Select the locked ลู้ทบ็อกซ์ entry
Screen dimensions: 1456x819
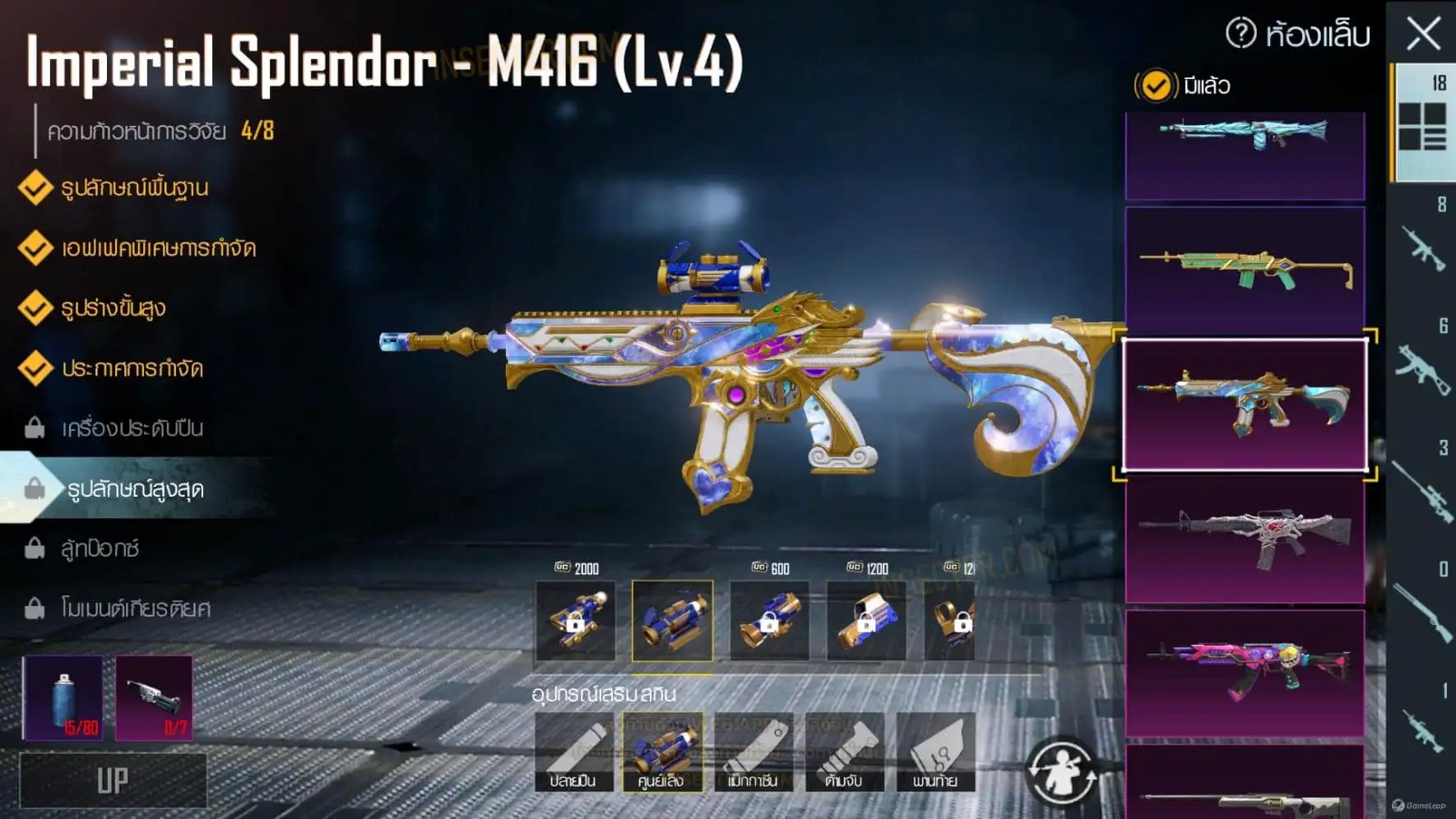[x=100, y=548]
